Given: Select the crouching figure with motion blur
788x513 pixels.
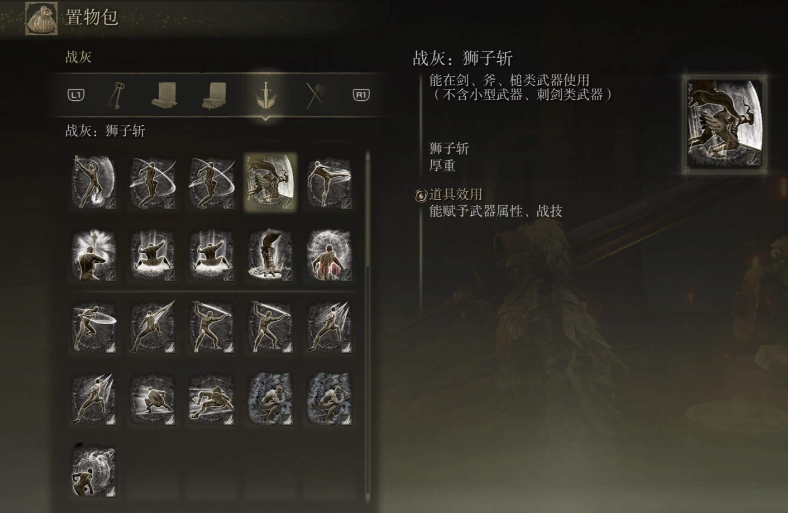Looking at the screenshot, I should point(153,398).
